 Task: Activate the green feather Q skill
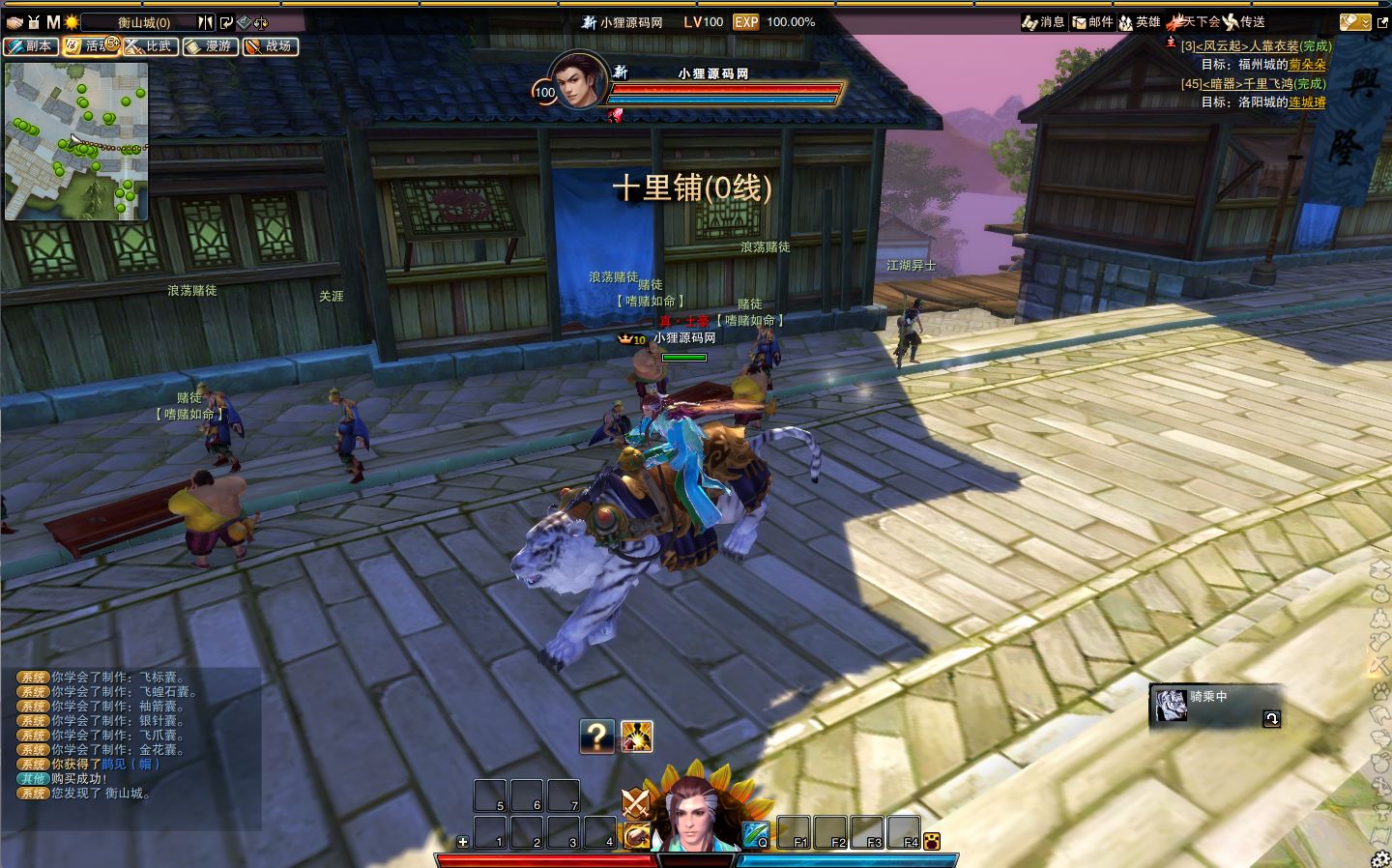coord(756,834)
